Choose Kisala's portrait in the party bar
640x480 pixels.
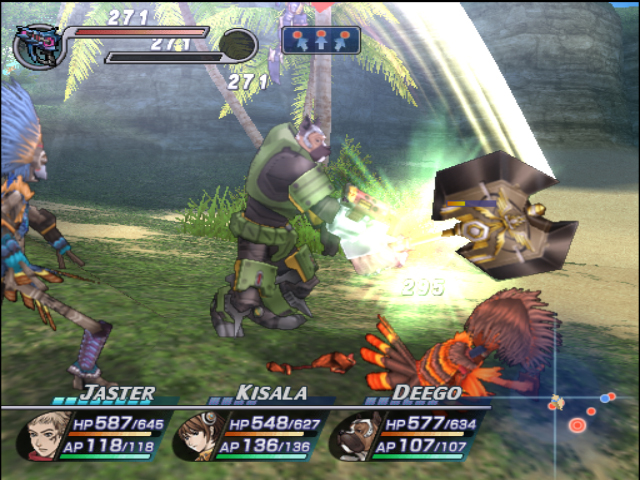[x=197, y=437]
